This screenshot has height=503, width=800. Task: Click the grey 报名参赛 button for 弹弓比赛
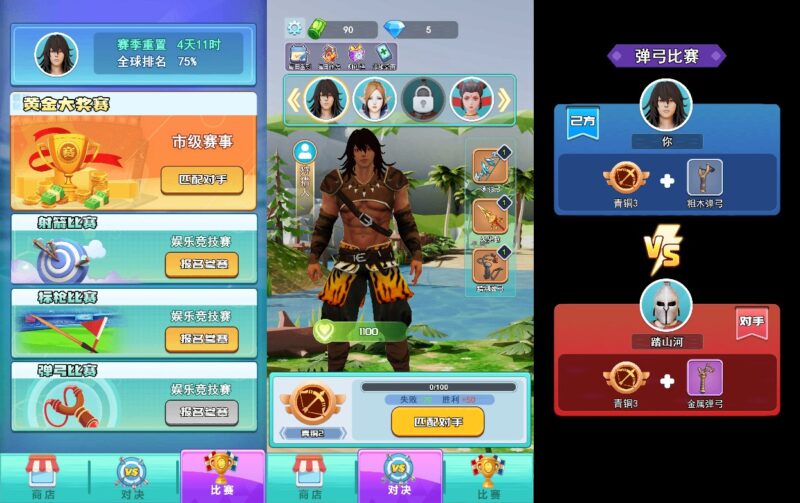point(201,411)
